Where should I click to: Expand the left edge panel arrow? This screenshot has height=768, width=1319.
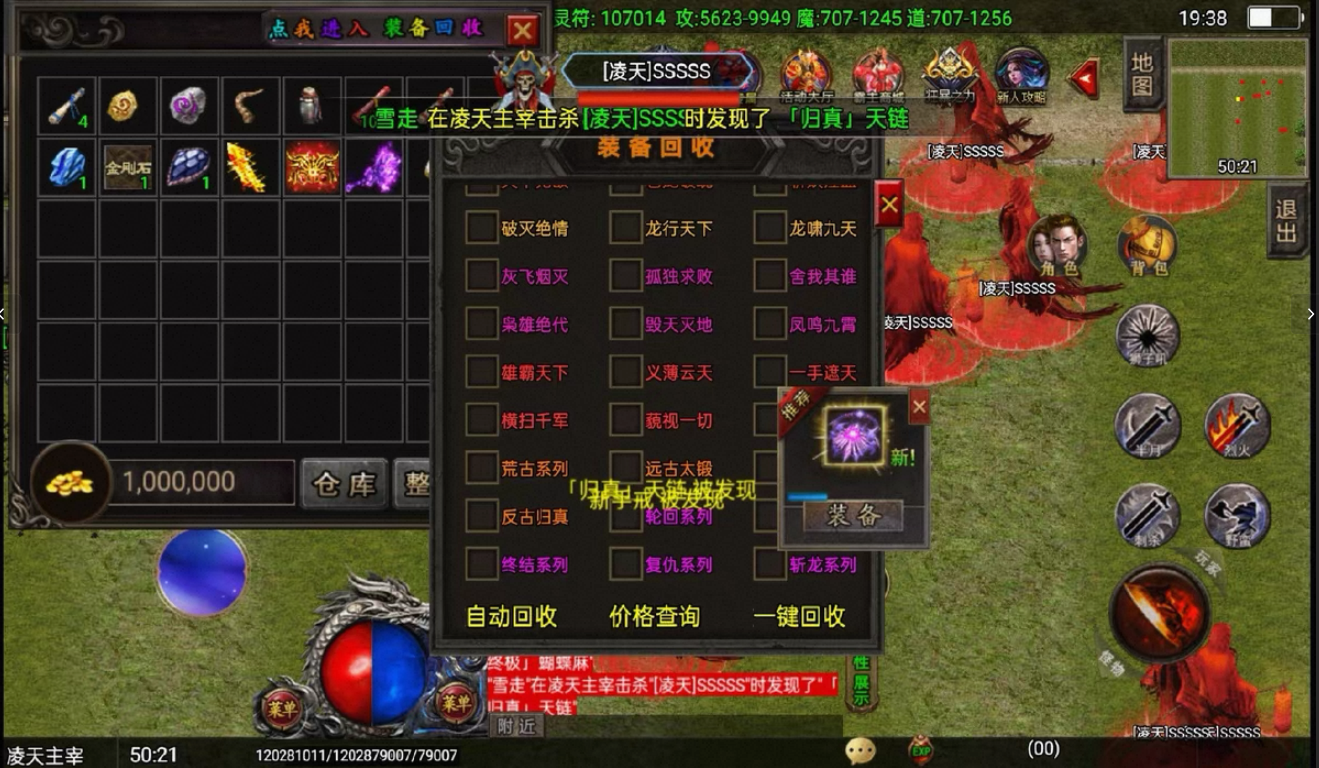click(x=4, y=314)
